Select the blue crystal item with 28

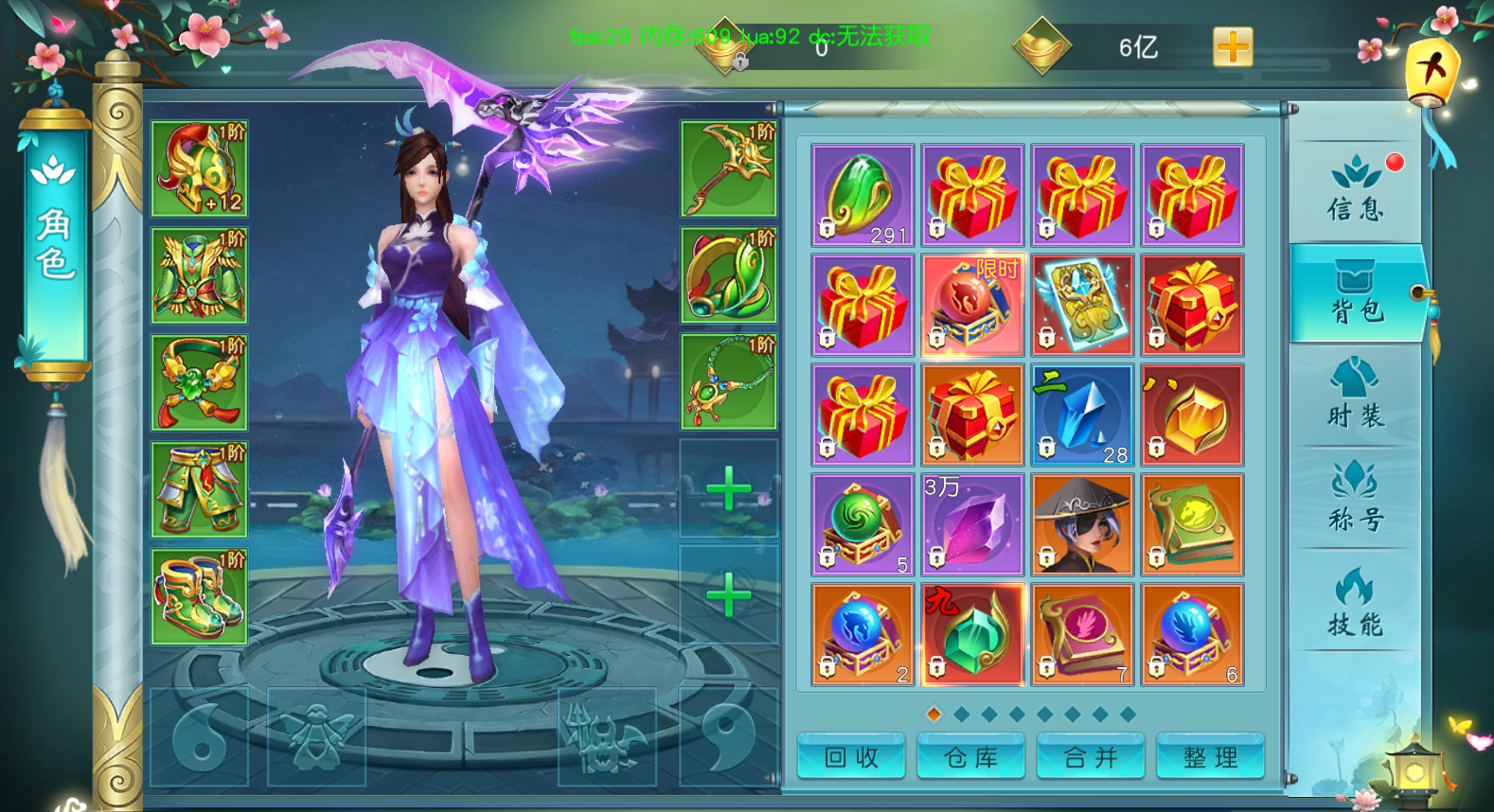tap(1082, 415)
